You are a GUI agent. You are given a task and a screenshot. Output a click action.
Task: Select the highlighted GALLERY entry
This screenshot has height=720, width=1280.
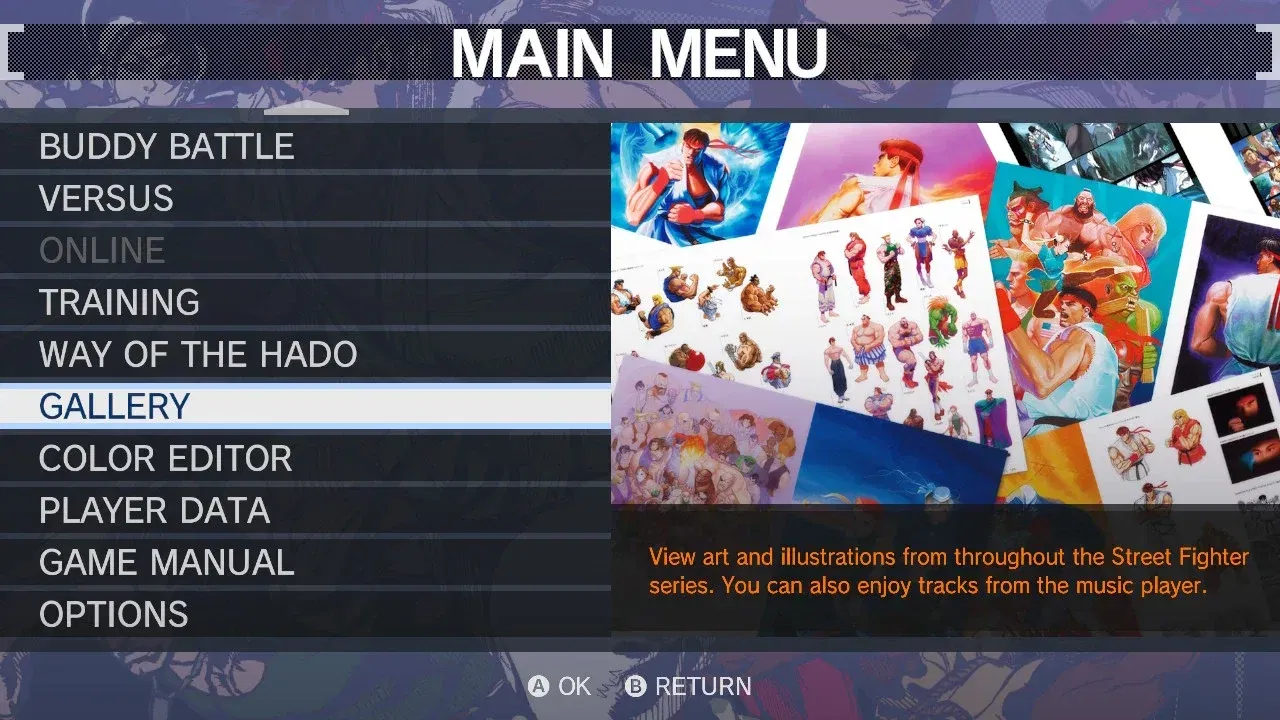(113, 406)
